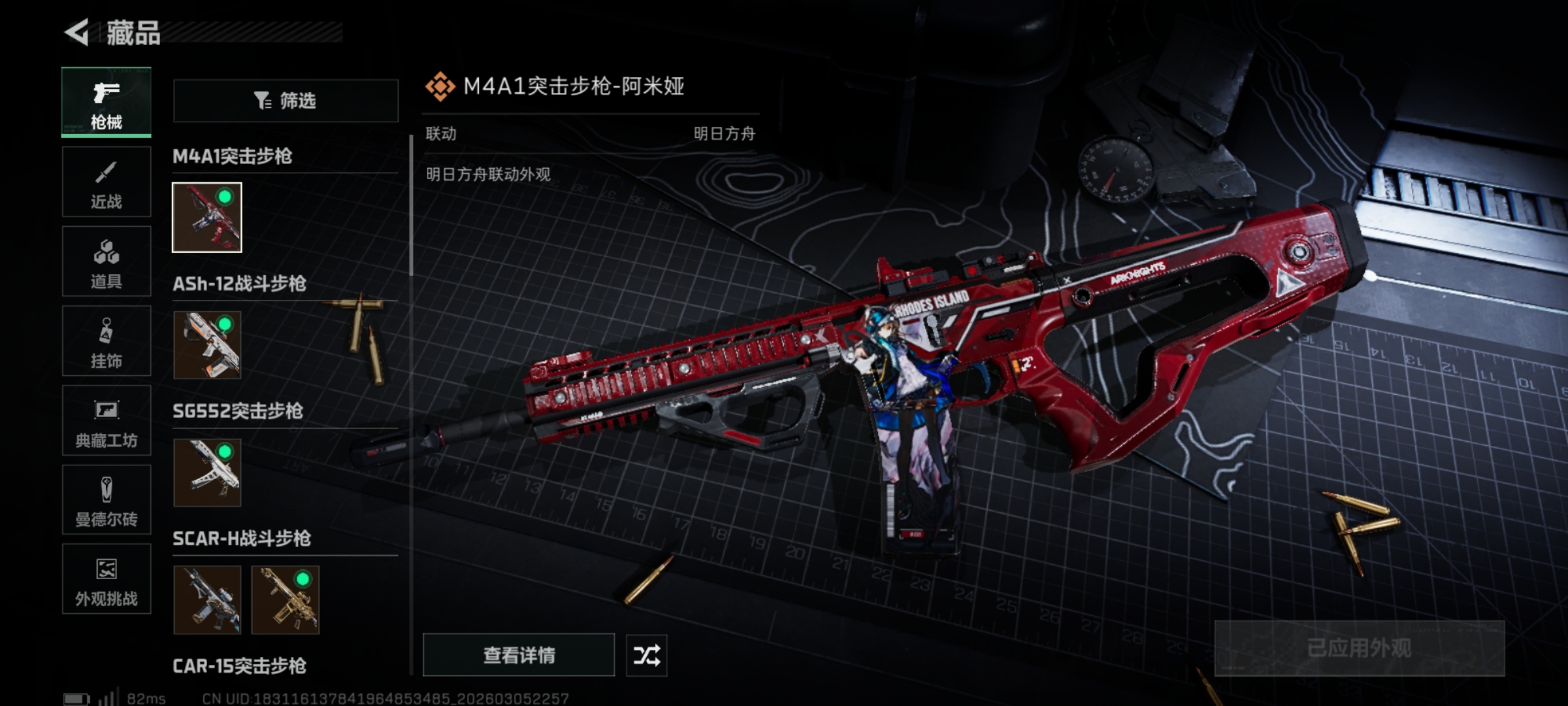Select the red M4A1 skin thumbnail
The image size is (1568, 706).
tap(207, 218)
